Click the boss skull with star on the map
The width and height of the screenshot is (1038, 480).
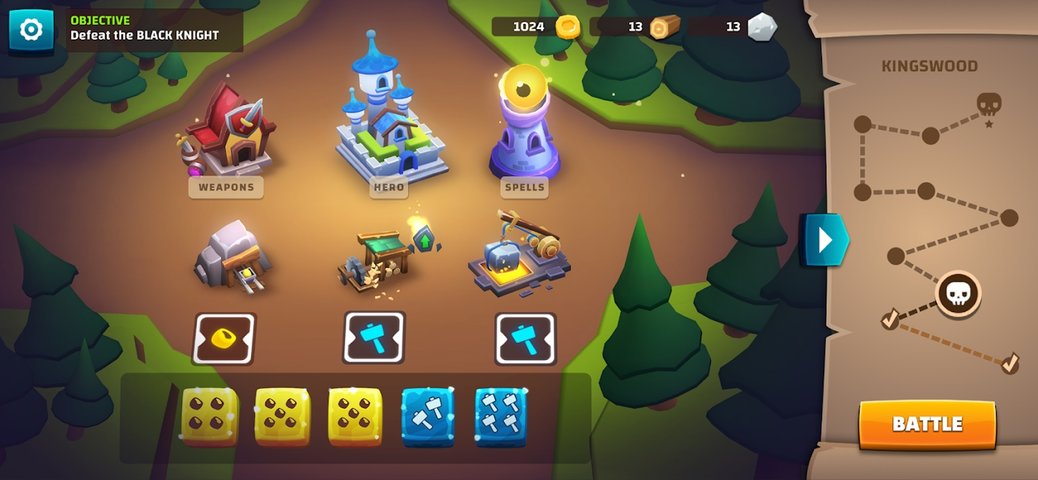point(988,105)
